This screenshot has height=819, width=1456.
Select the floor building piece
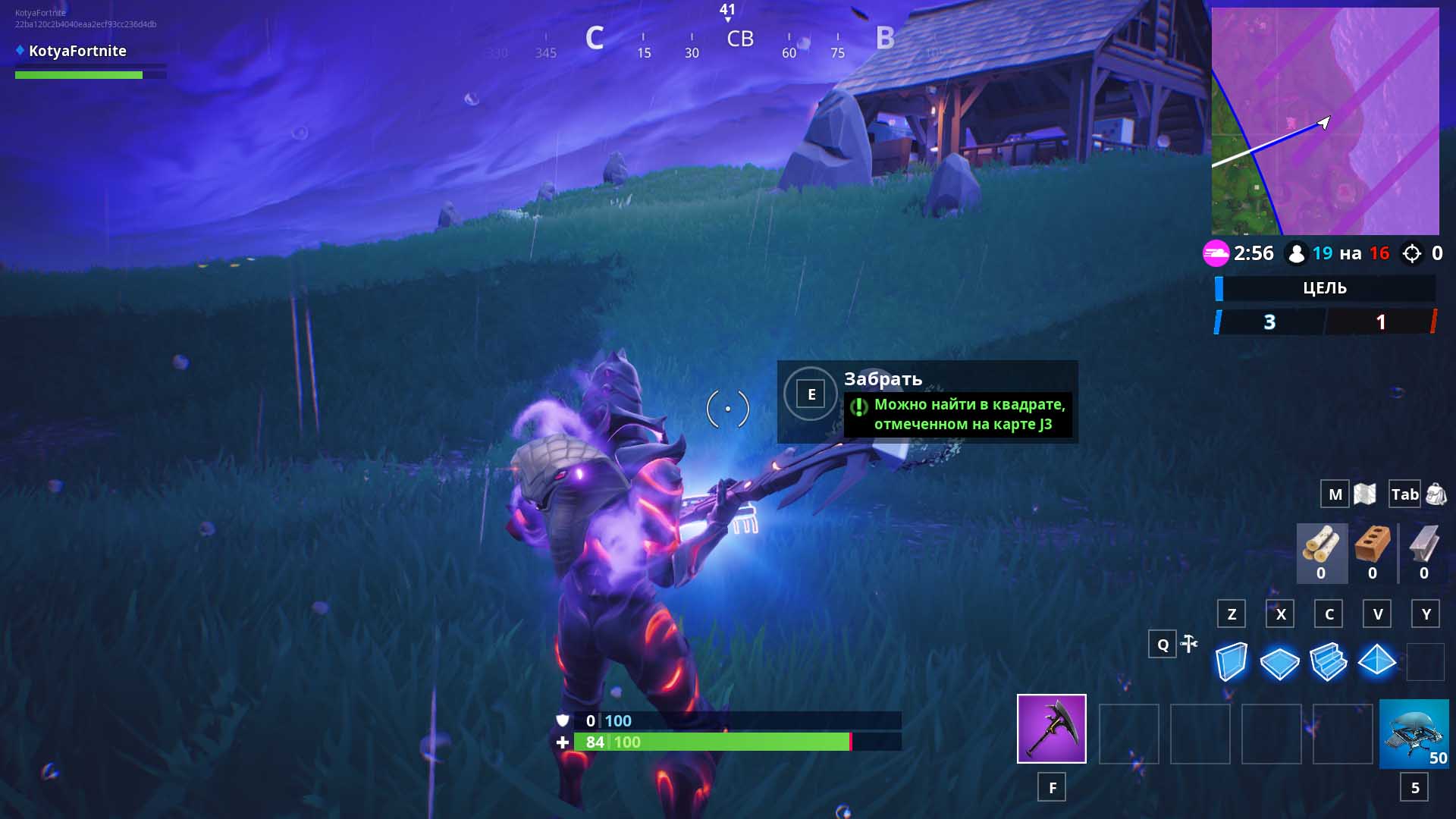point(1279,662)
